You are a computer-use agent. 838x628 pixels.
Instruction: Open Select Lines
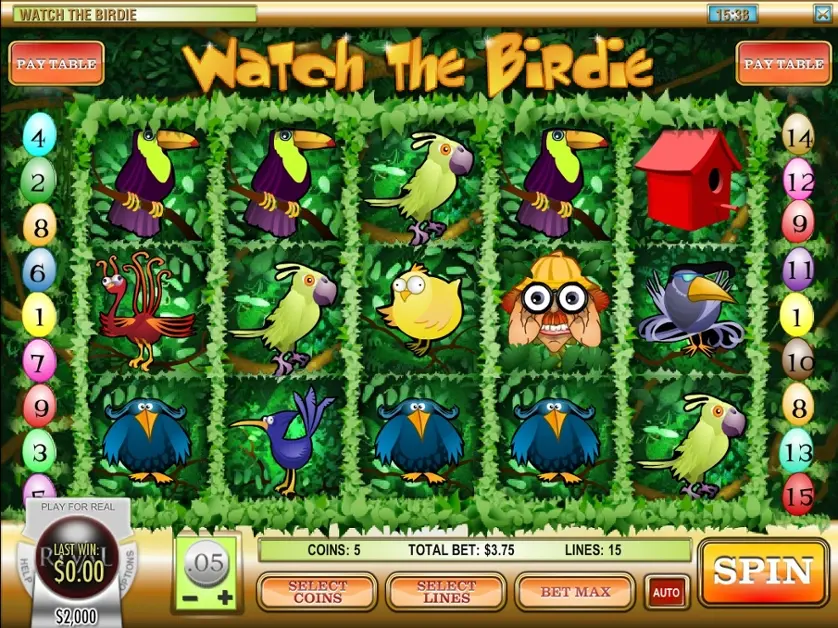coord(446,592)
